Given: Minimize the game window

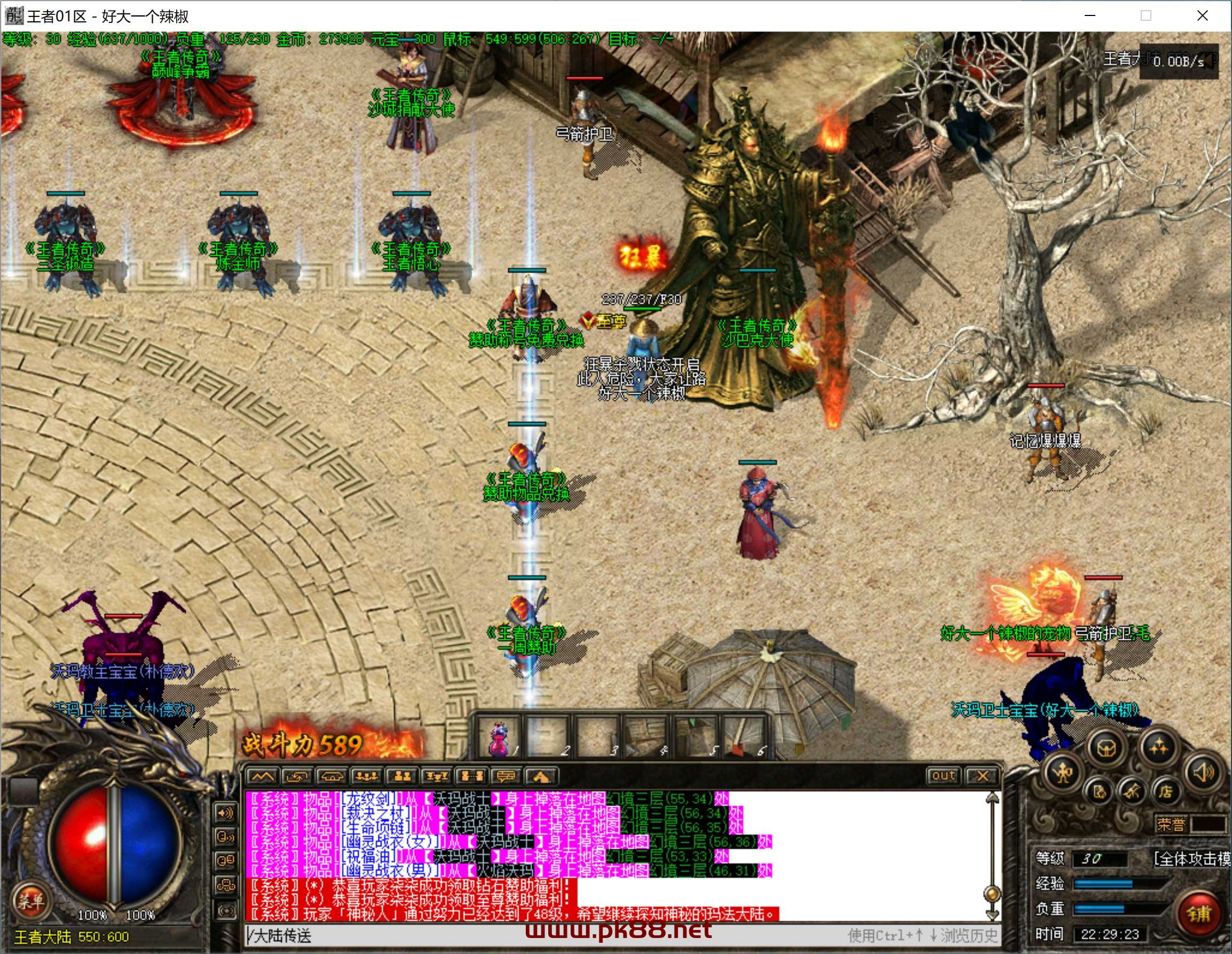Looking at the screenshot, I should click(x=1090, y=16).
